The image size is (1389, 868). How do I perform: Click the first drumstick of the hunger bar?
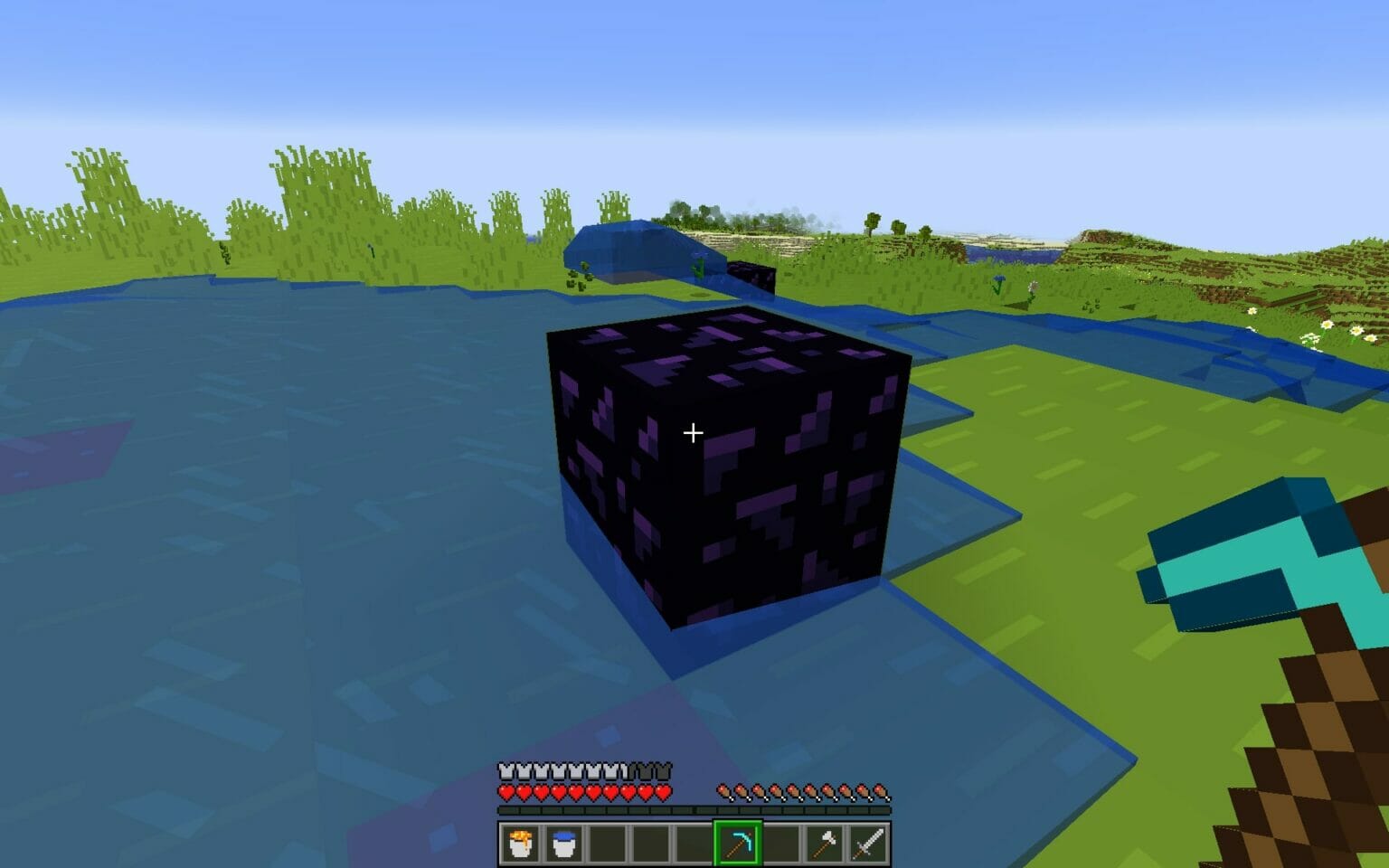tap(722, 791)
